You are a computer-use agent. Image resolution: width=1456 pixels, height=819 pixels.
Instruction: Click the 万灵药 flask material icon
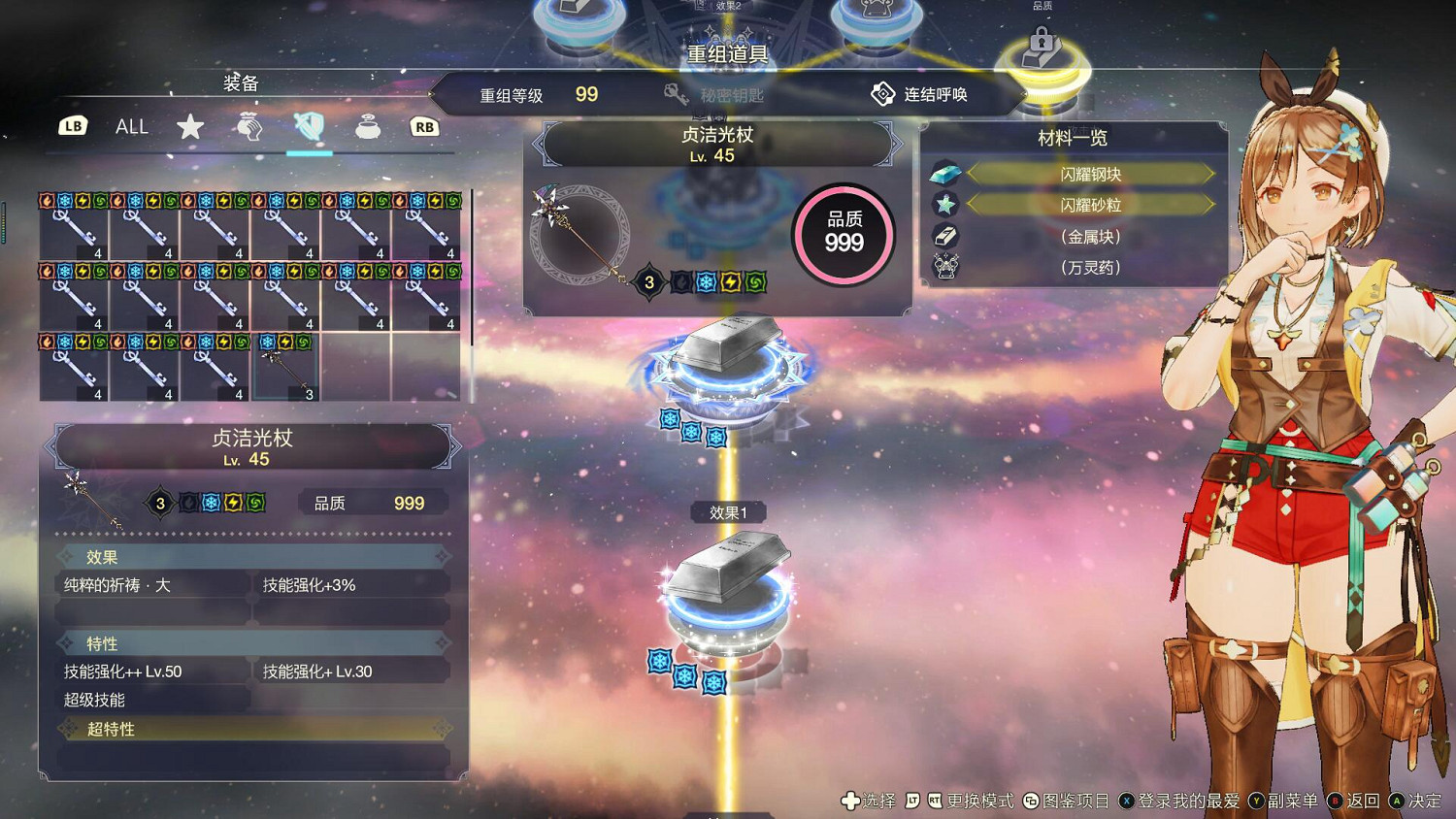(x=943, y=265)
